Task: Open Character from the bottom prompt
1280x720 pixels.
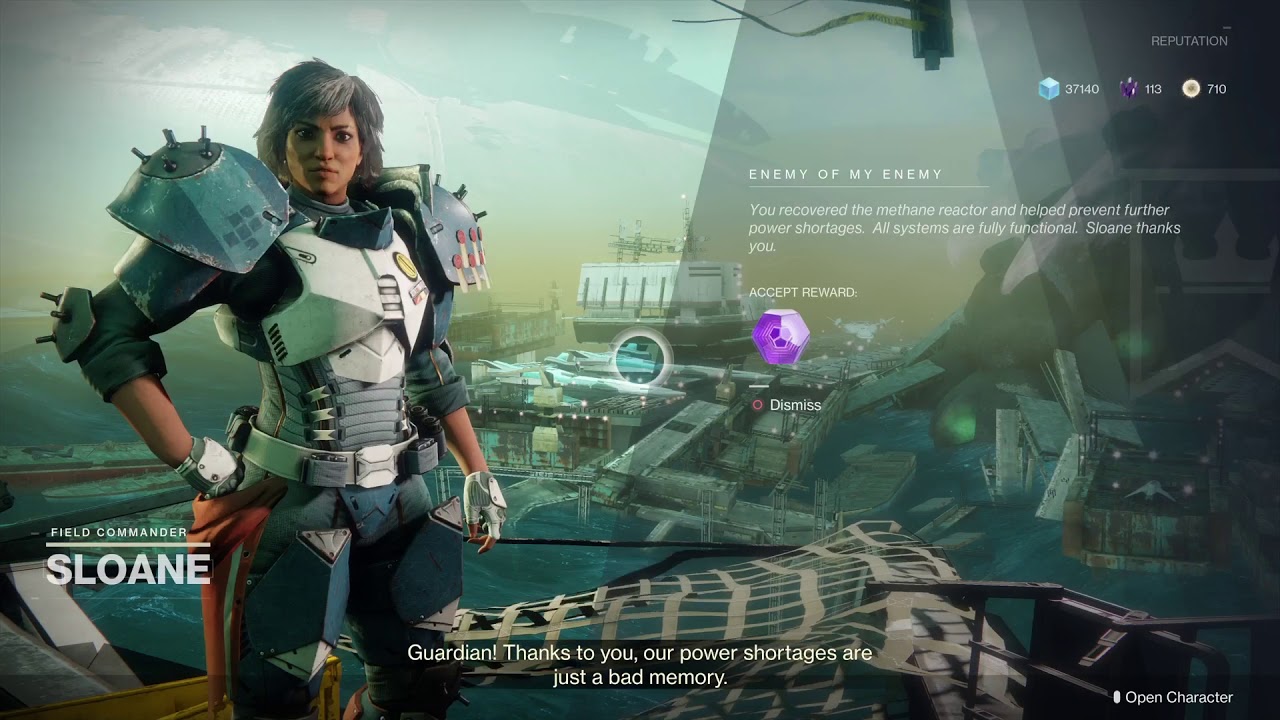Action: (1177, 697)
